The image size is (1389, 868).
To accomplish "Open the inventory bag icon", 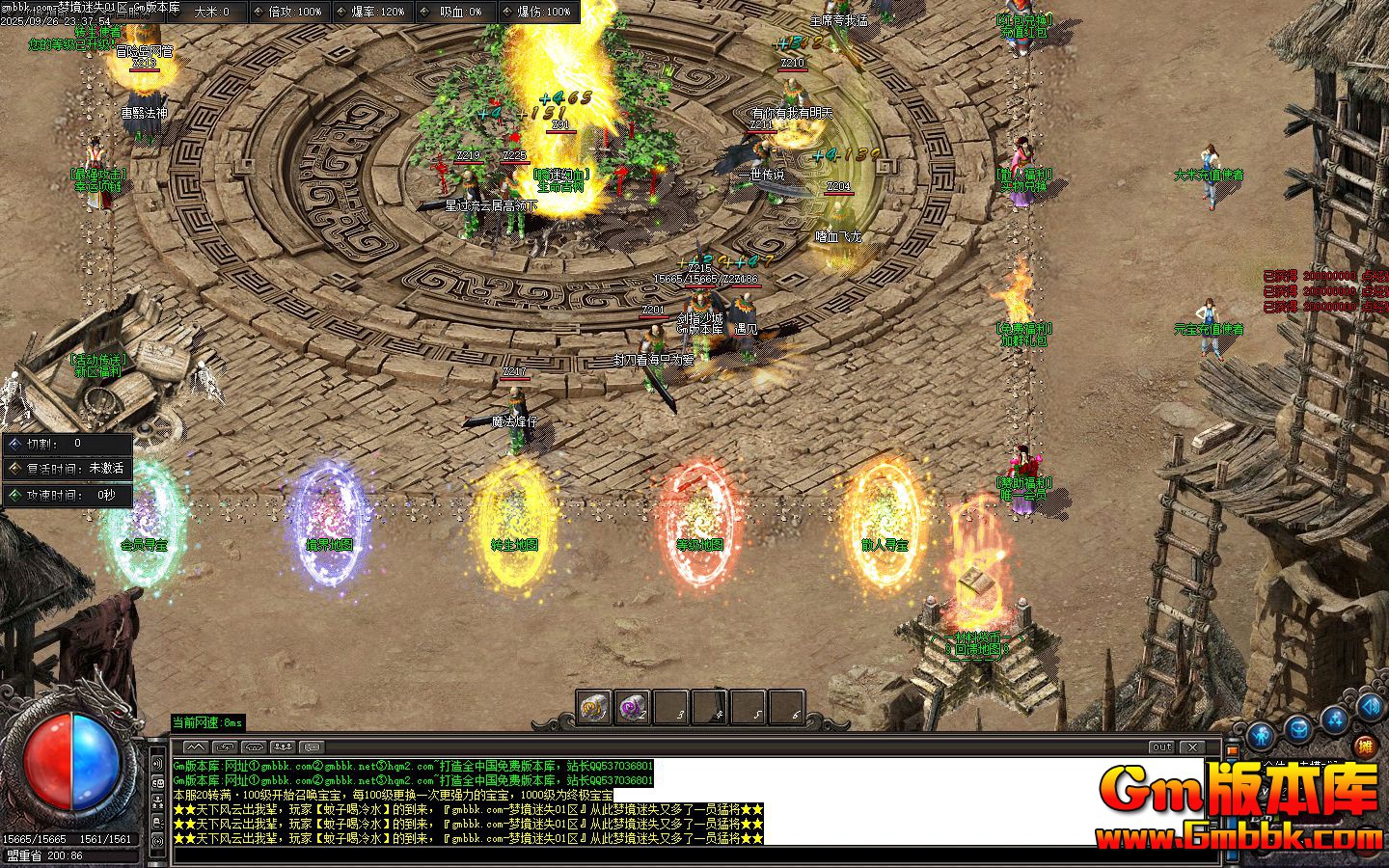I will point(1299,729).
